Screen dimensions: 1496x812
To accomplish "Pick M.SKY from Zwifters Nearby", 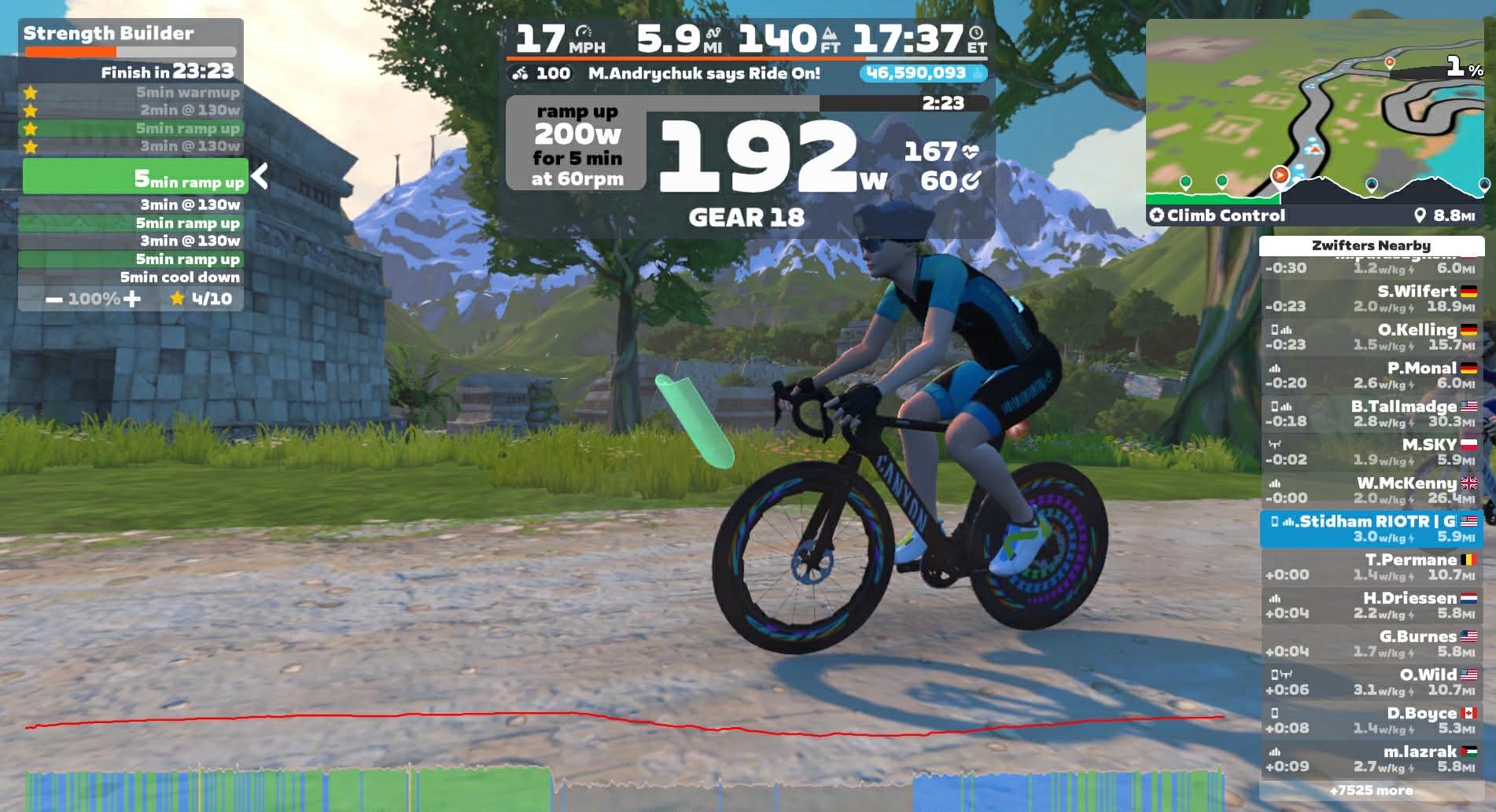I will click(x=1372, y=452).
